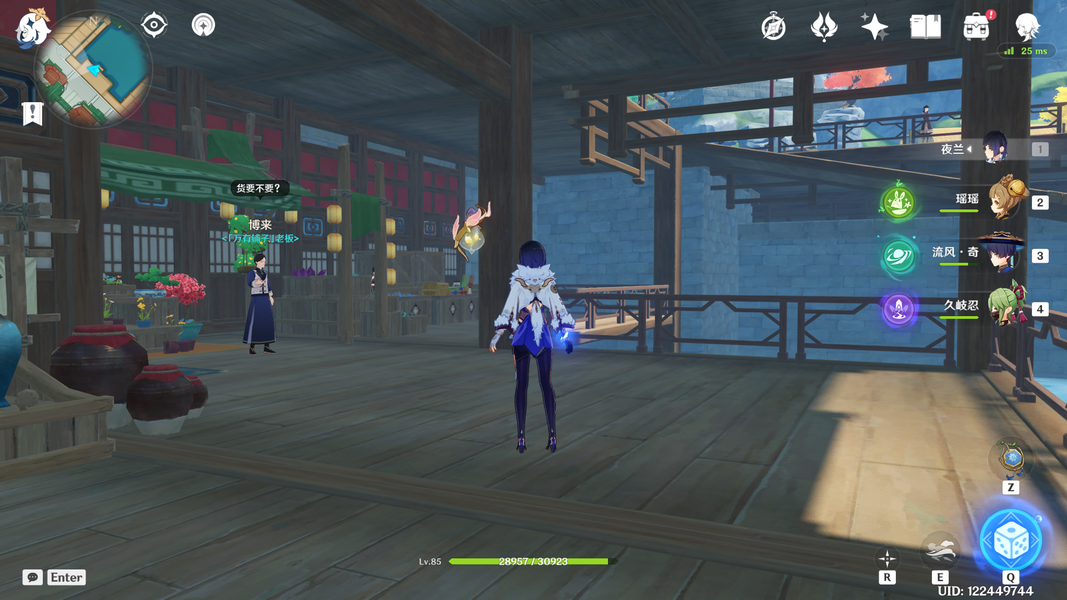Open the wish star icon

pyautogui.click(x=875, y=27)
